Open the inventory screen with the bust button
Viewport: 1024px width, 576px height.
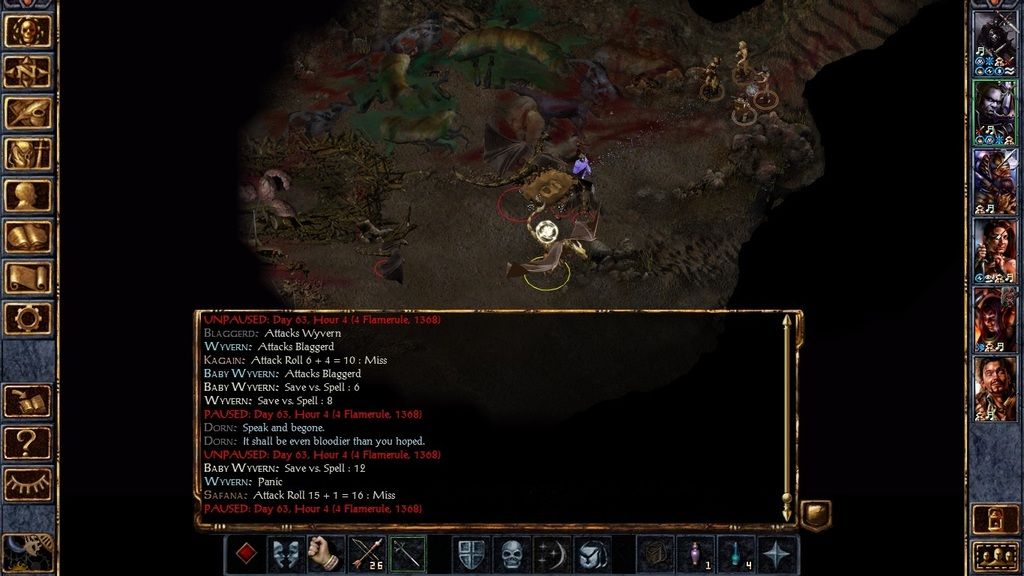28,195
